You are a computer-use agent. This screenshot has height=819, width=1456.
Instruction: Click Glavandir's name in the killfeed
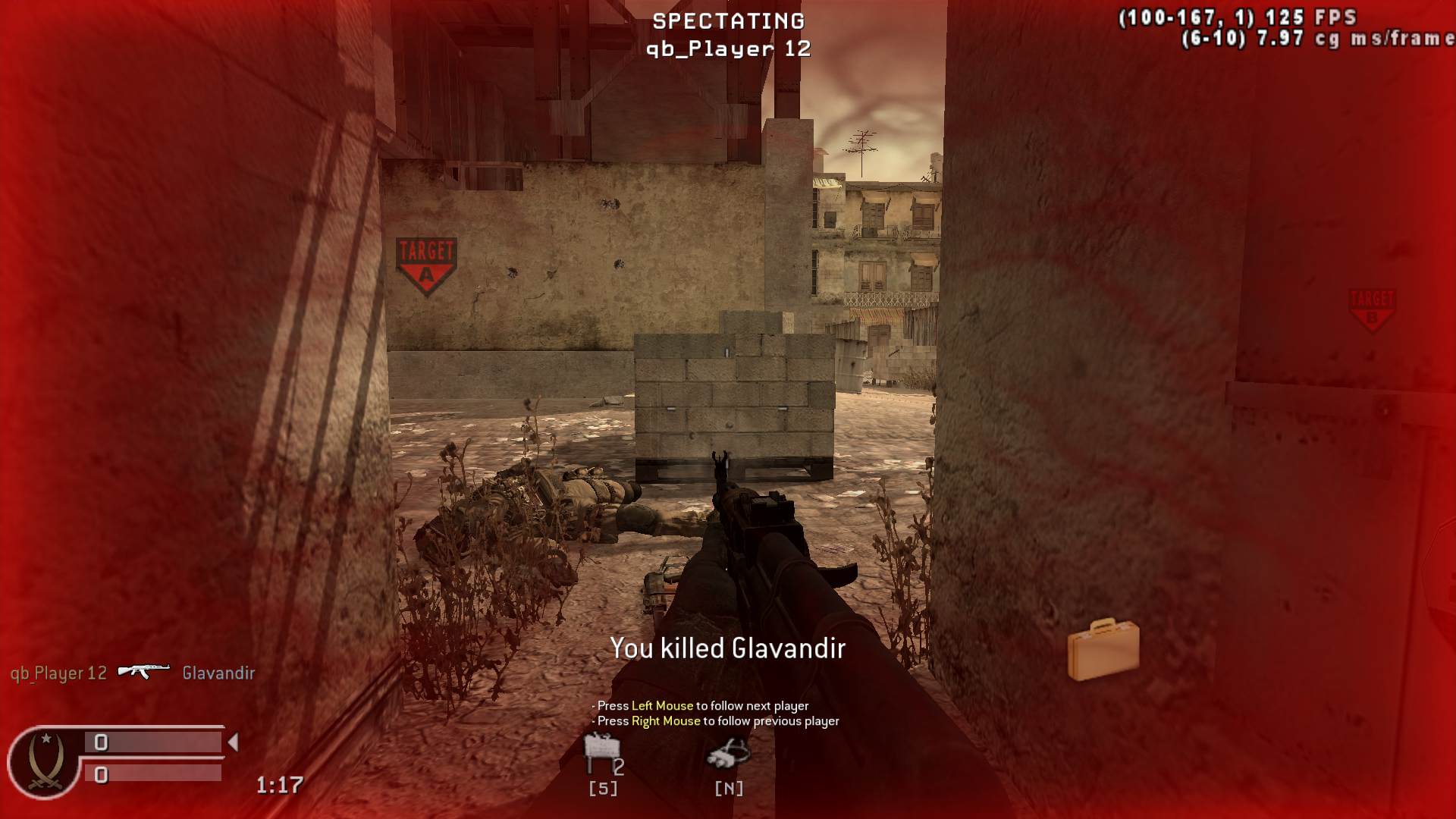pyautogui.click(x=217, y=672)
